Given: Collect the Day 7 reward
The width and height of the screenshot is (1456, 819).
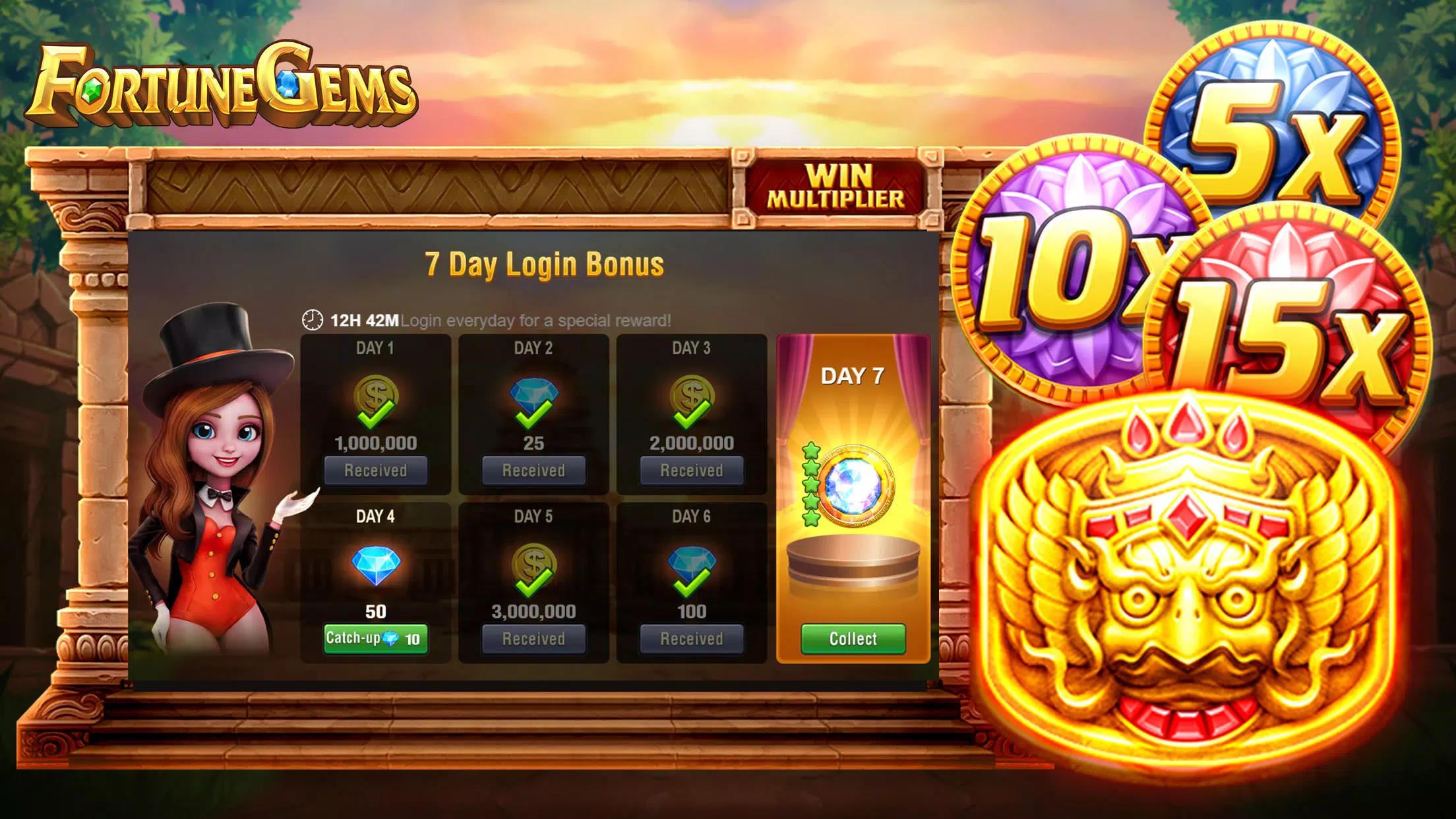Looking at the screenshot, I should 853,638.
